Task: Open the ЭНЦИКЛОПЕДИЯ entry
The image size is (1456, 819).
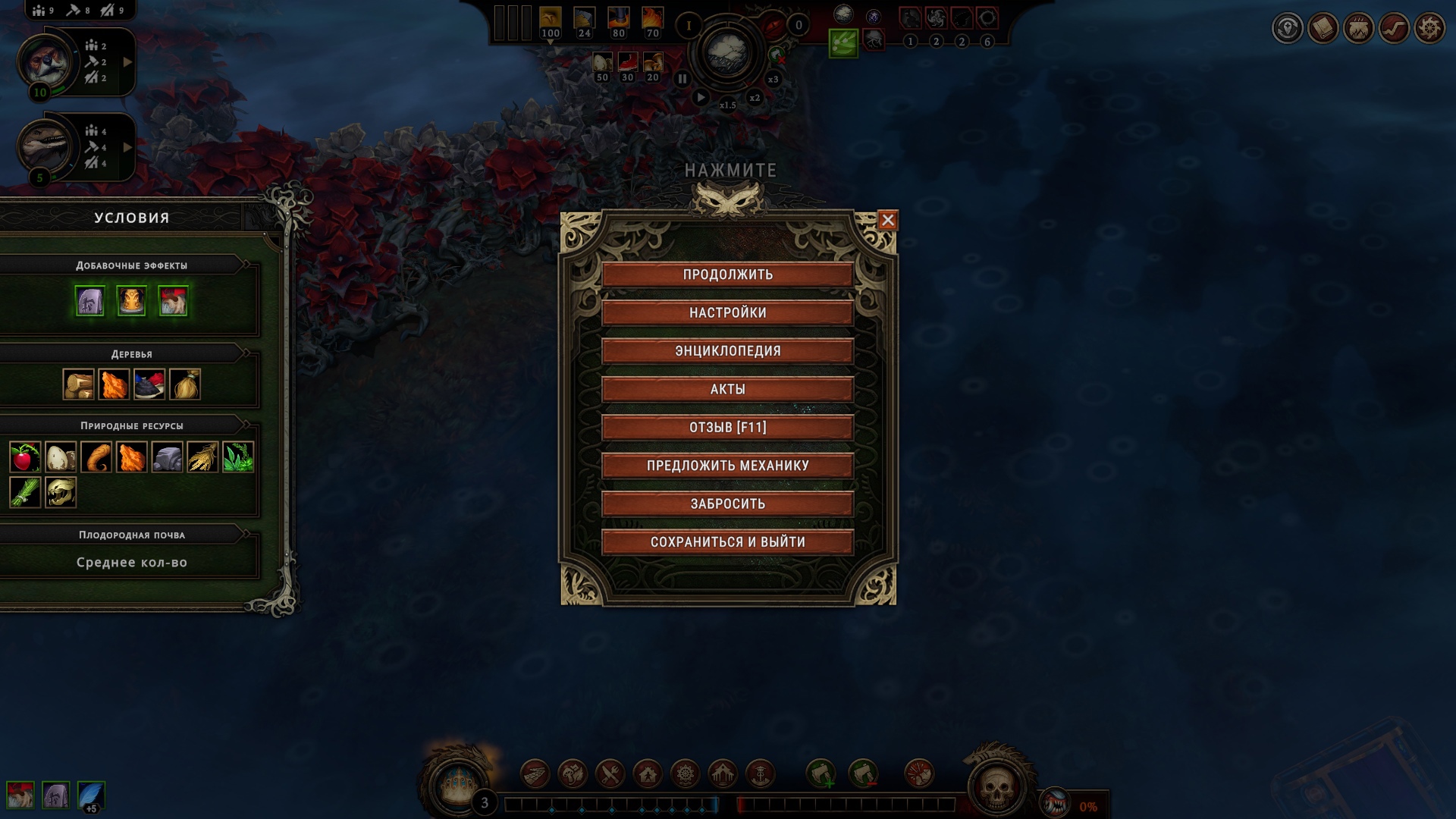Action: tap(727, 351)
